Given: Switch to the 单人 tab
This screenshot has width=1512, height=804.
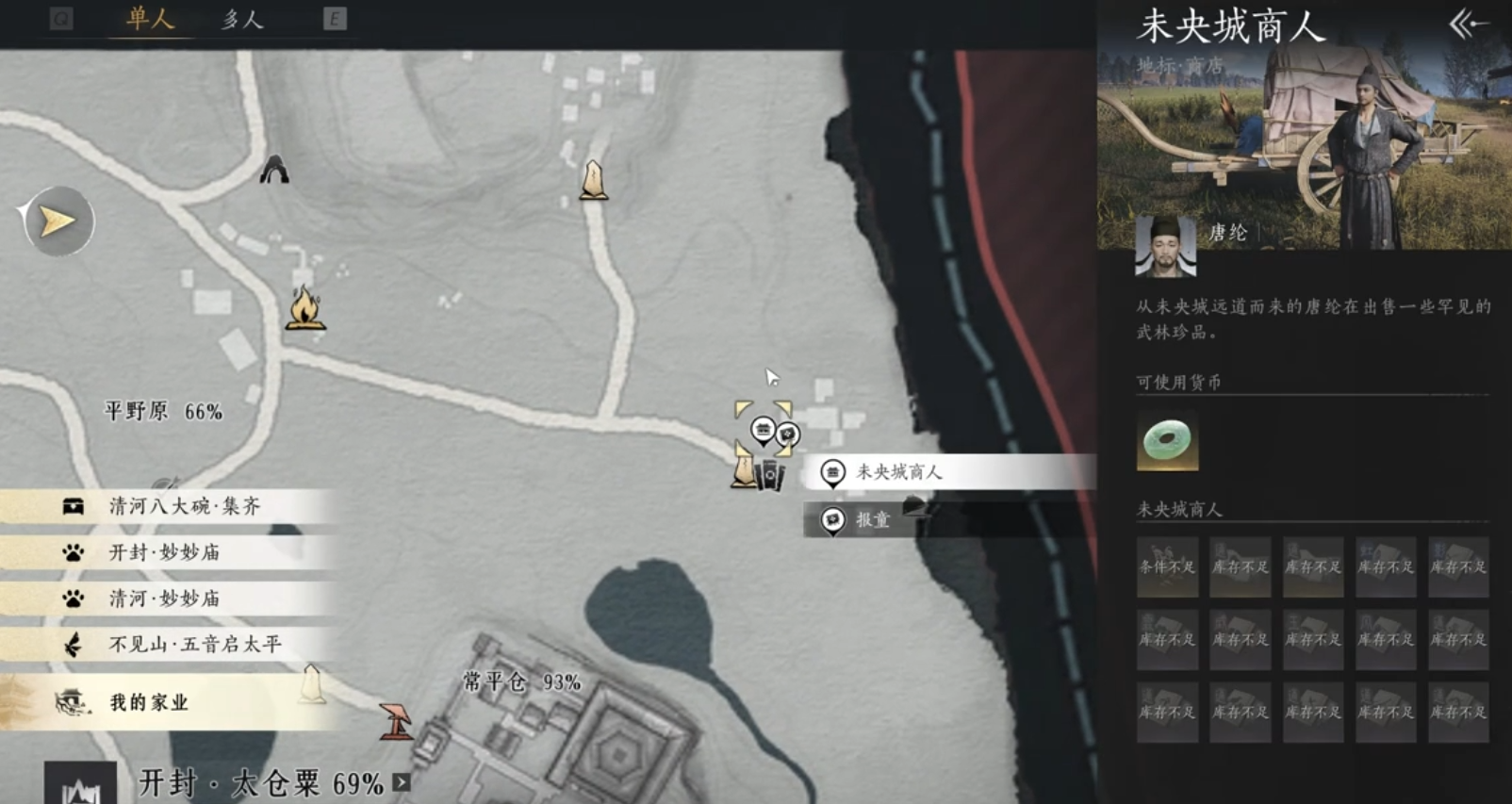Looking at the screenshot, I should pos(151,19).
